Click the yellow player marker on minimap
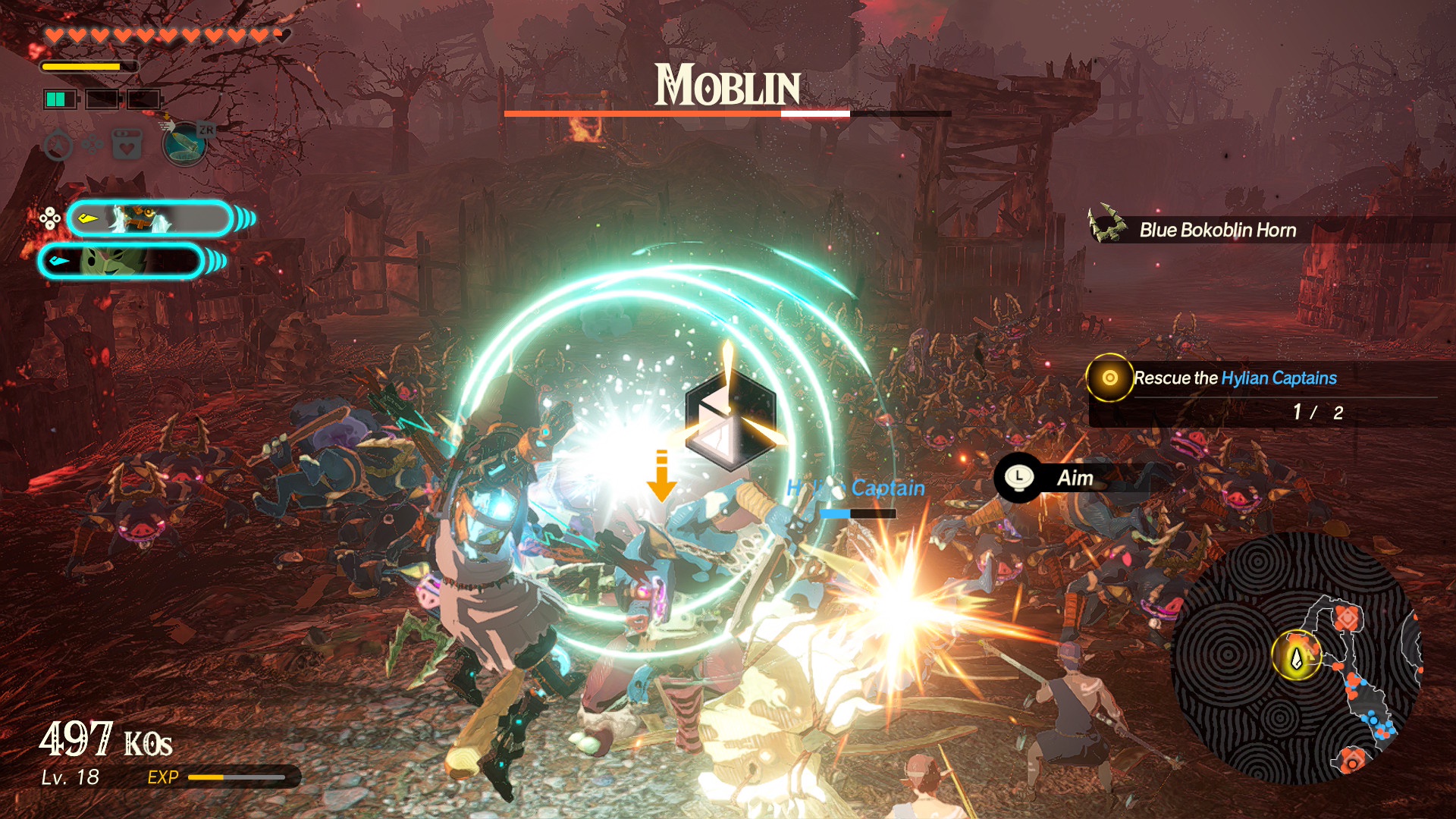1456x819 pixels. 1296,657
